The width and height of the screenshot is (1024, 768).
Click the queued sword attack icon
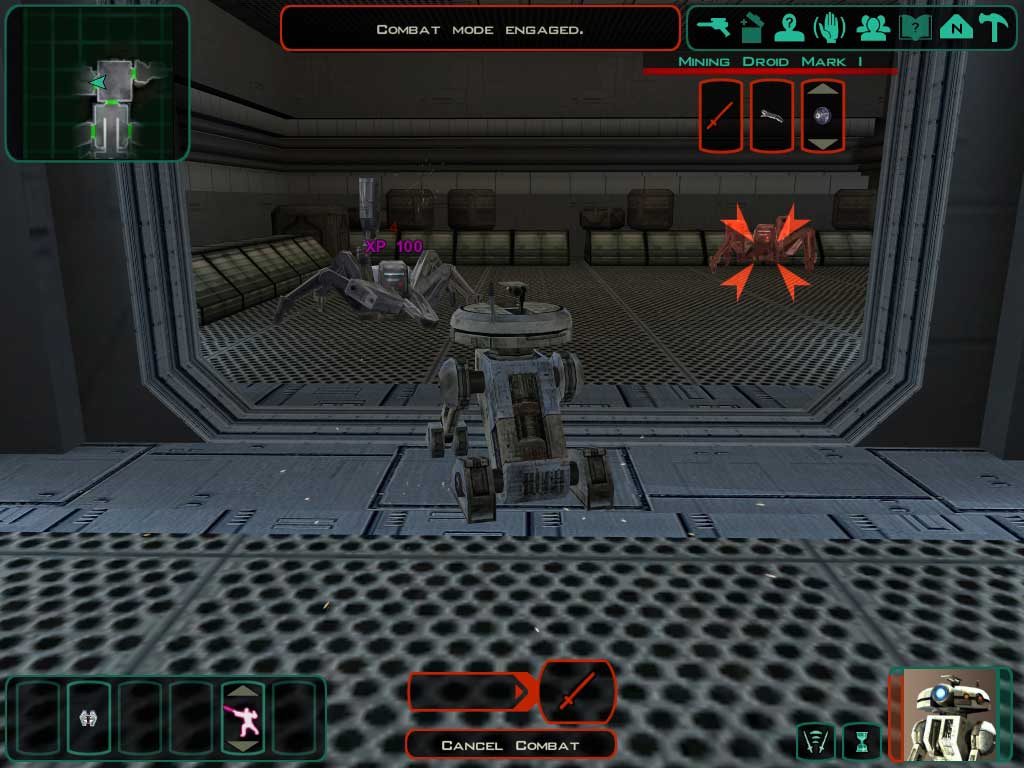[576, 691]
